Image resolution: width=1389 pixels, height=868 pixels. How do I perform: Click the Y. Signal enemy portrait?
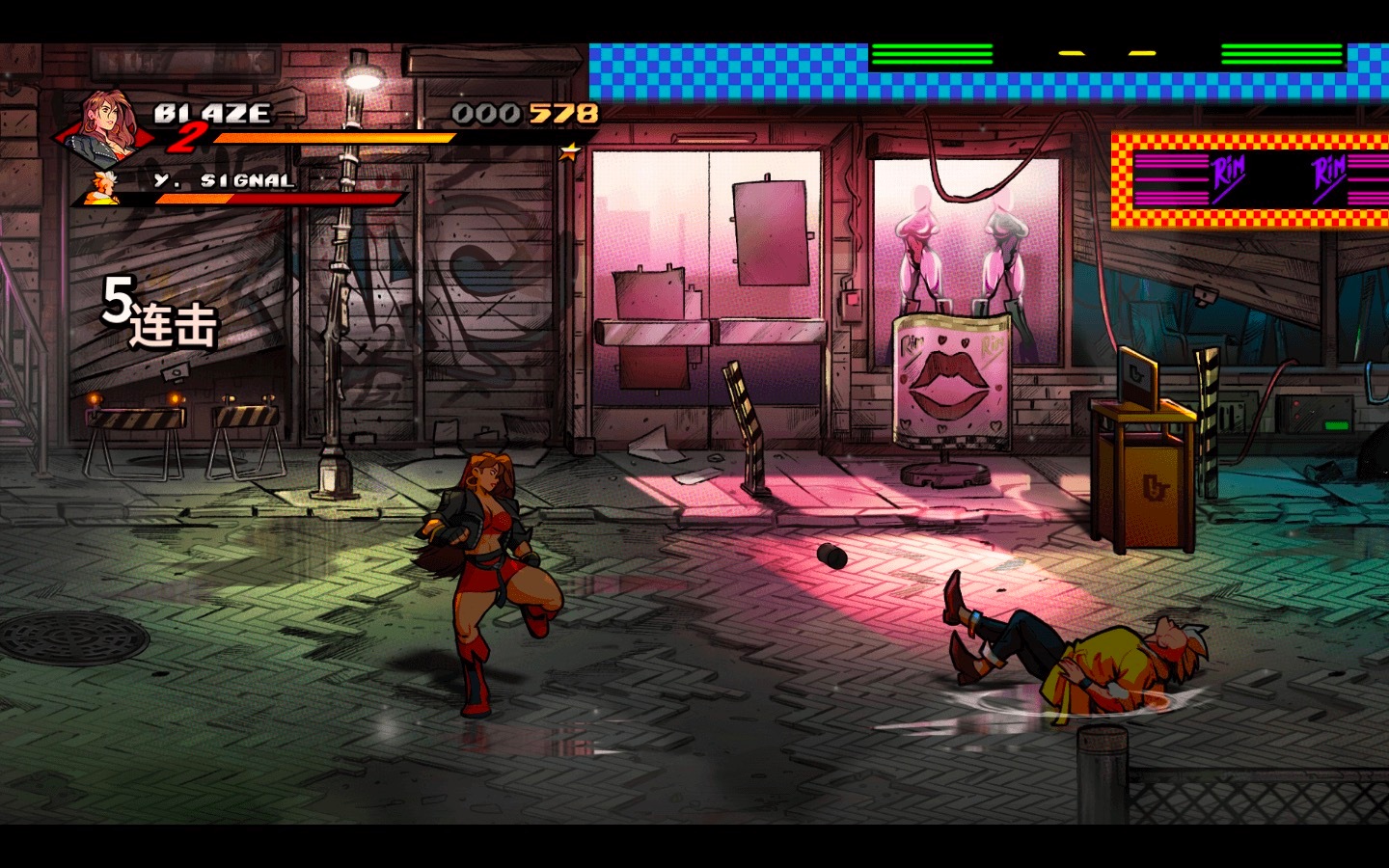(100, 189)
